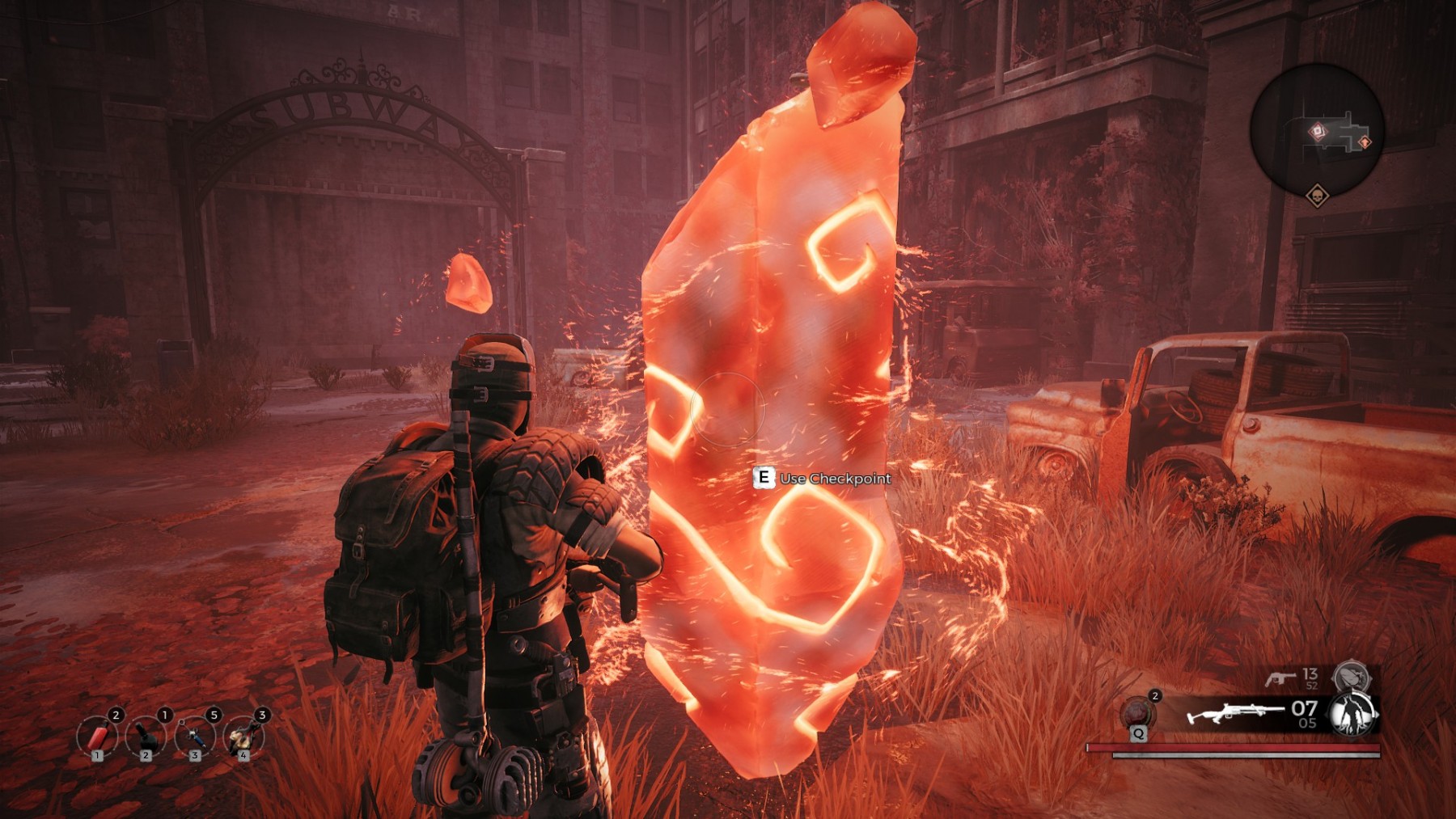Choose the fourth quick slot item
This screenshot has height=819, width=1456.
pyautogui.click(x=243, y=737)
